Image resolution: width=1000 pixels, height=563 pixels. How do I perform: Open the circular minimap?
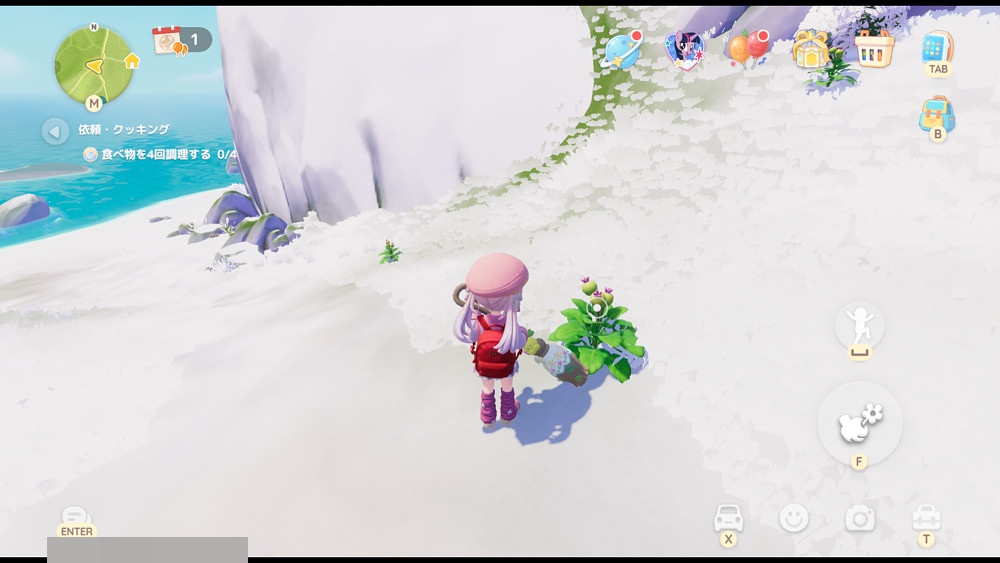[93, 64]
